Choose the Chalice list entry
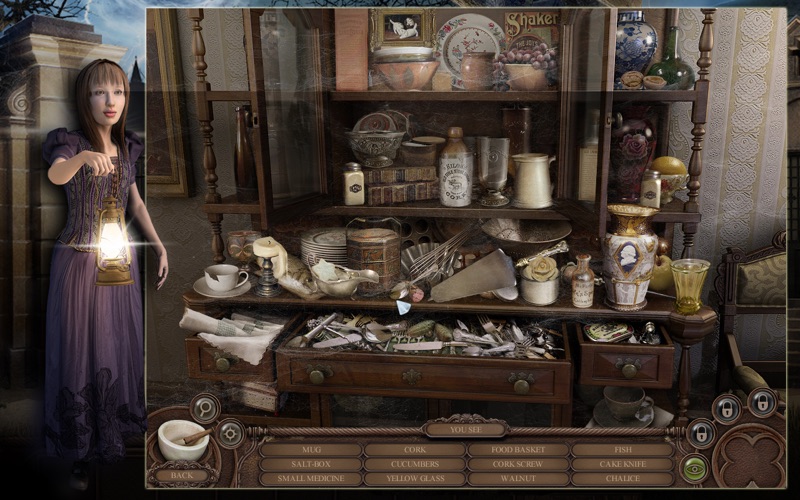 (x=622, y=479)
